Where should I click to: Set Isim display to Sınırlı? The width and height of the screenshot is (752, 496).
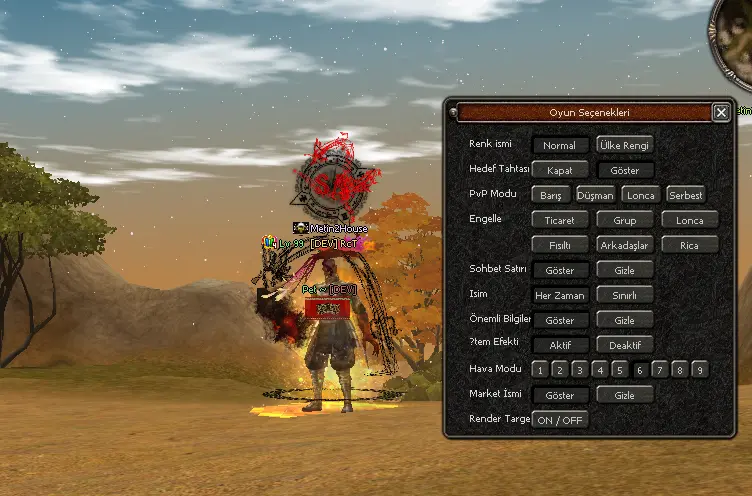coord(625,295)
